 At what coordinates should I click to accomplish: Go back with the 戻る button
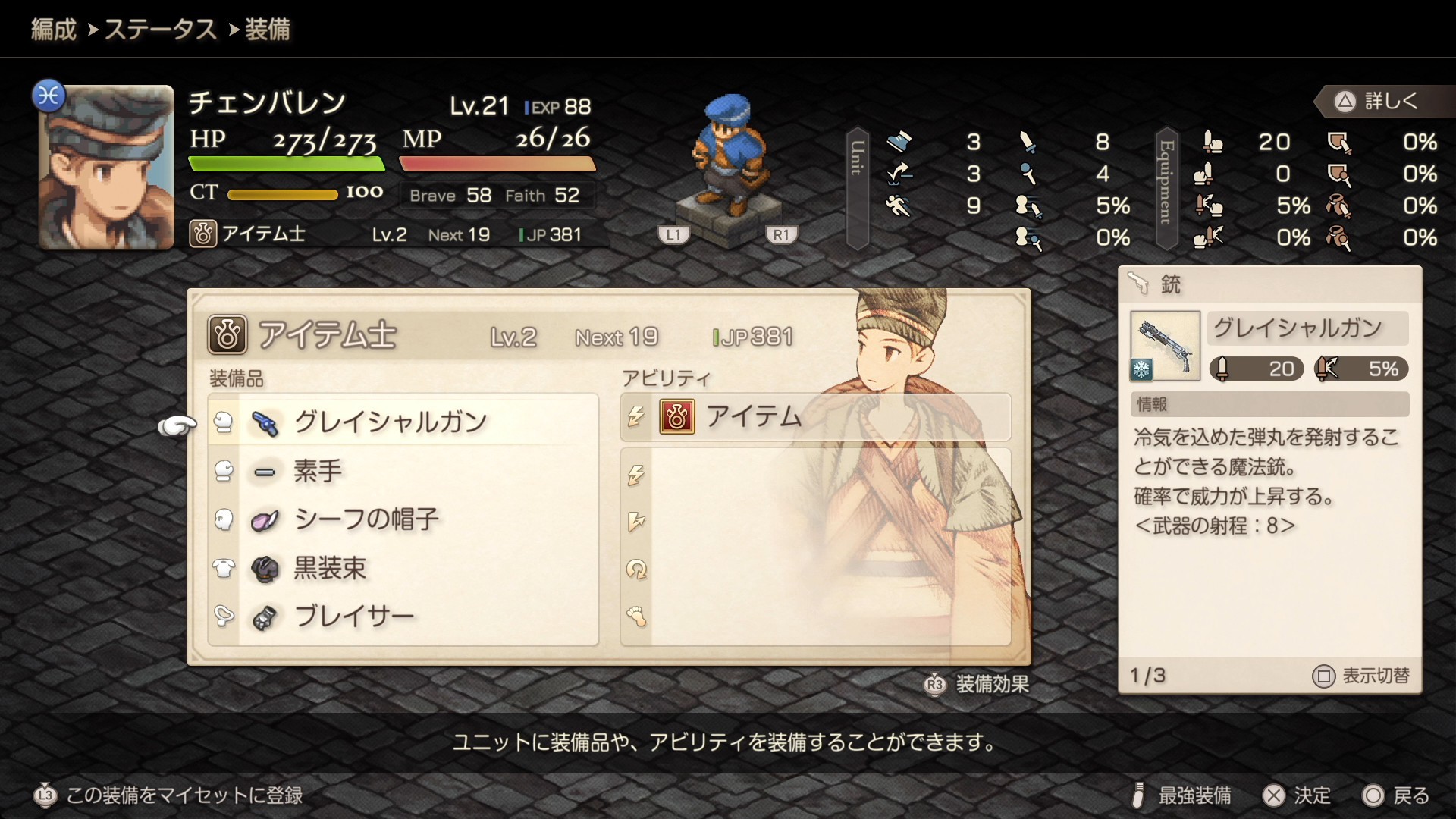(1396, 795)
